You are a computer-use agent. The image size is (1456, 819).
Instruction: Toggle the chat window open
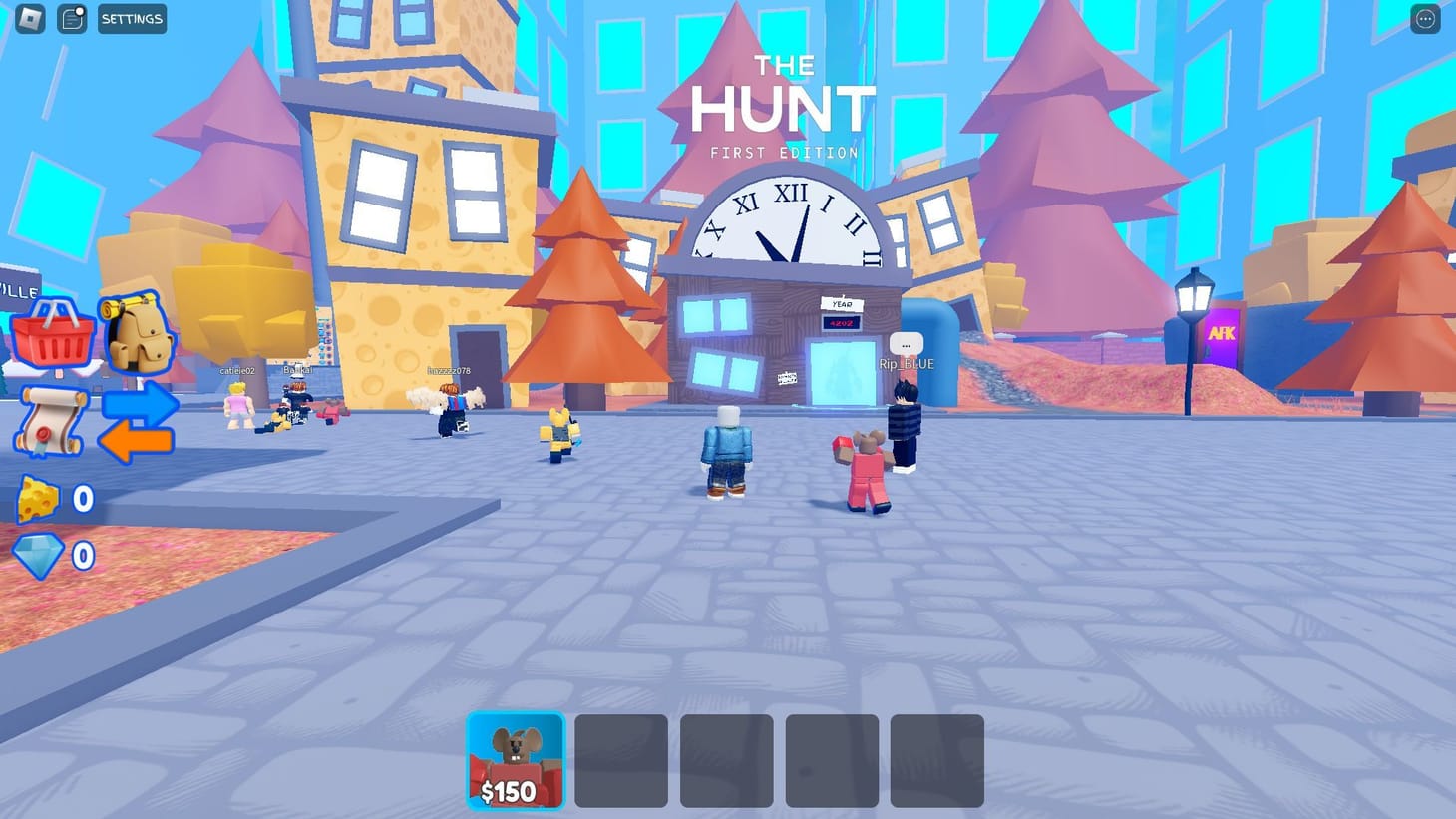(71, 18)
